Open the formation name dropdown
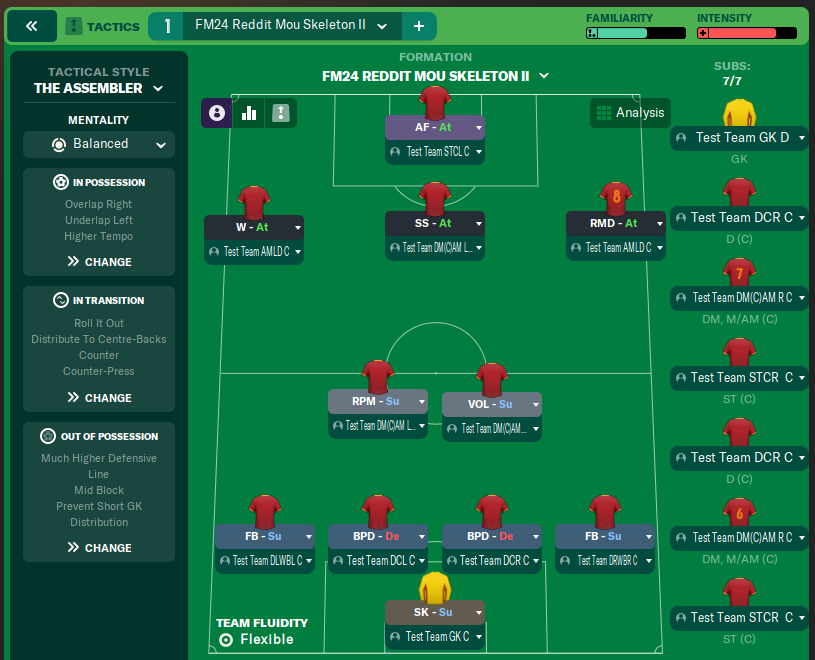This screenshot has width=815, height=660. (x=435, y=76)
